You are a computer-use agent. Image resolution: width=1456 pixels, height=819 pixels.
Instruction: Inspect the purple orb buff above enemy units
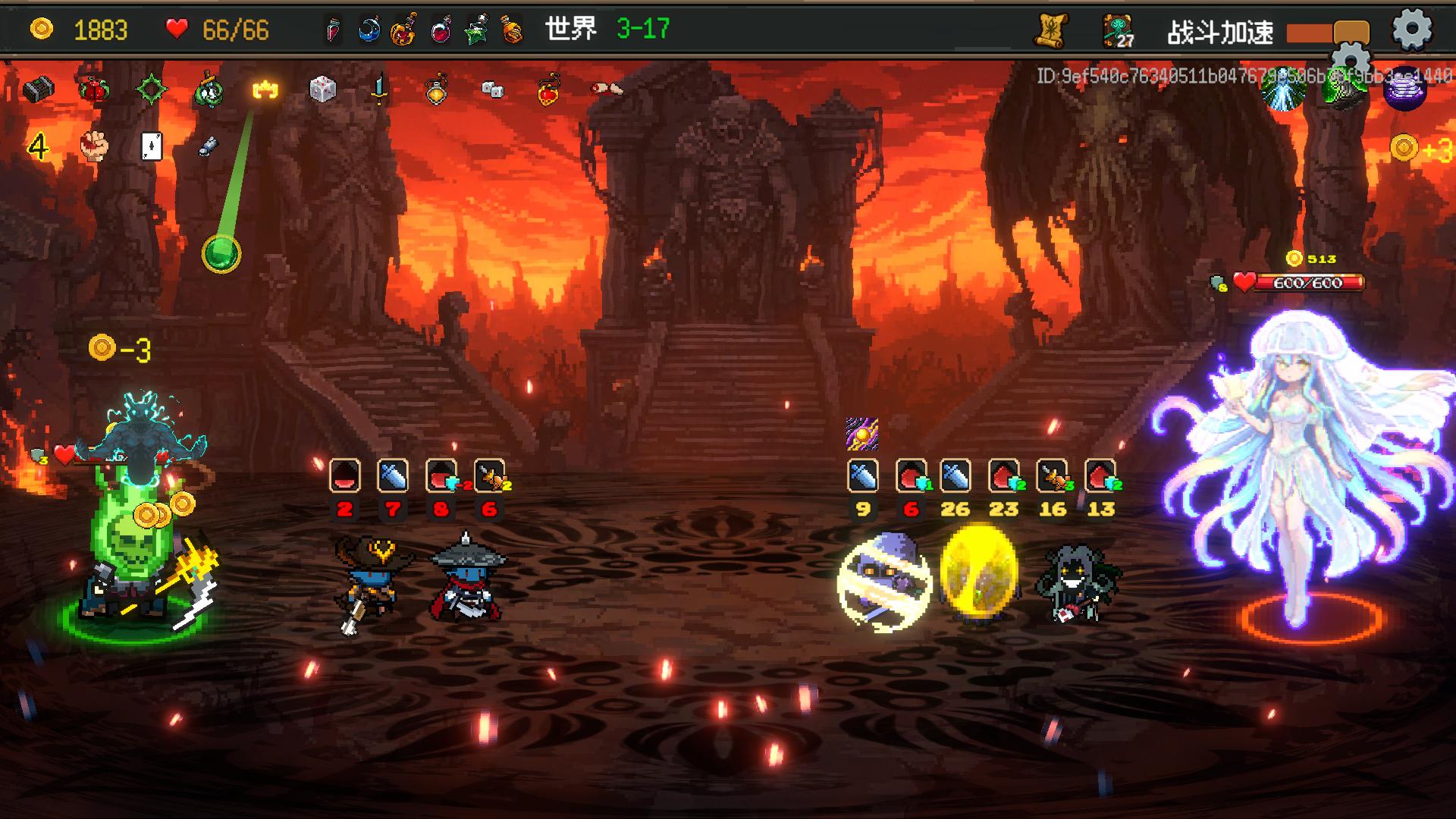click(x=862, y=435)
